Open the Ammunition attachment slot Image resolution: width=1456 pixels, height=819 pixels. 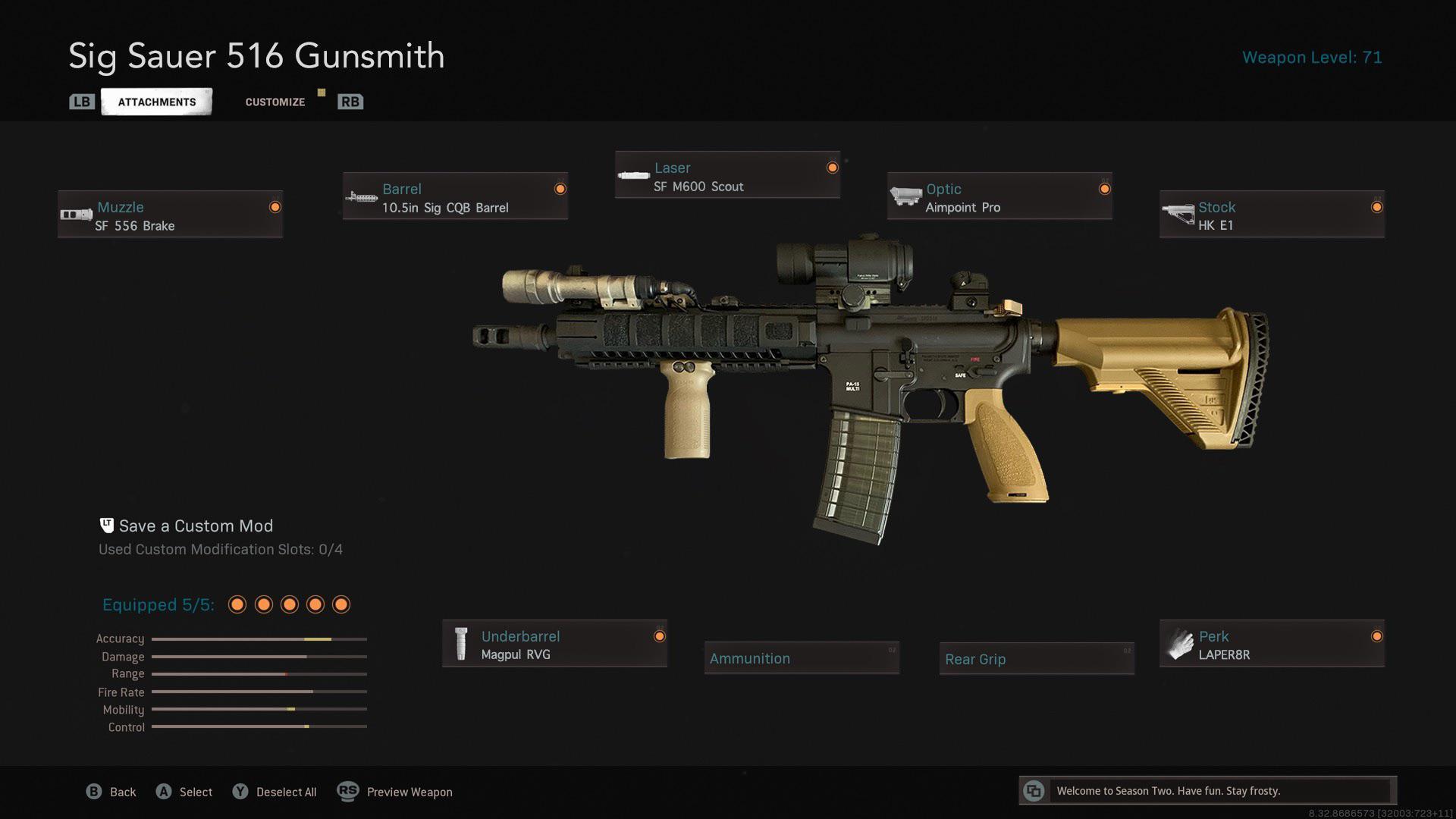click(x=802, y=658)
